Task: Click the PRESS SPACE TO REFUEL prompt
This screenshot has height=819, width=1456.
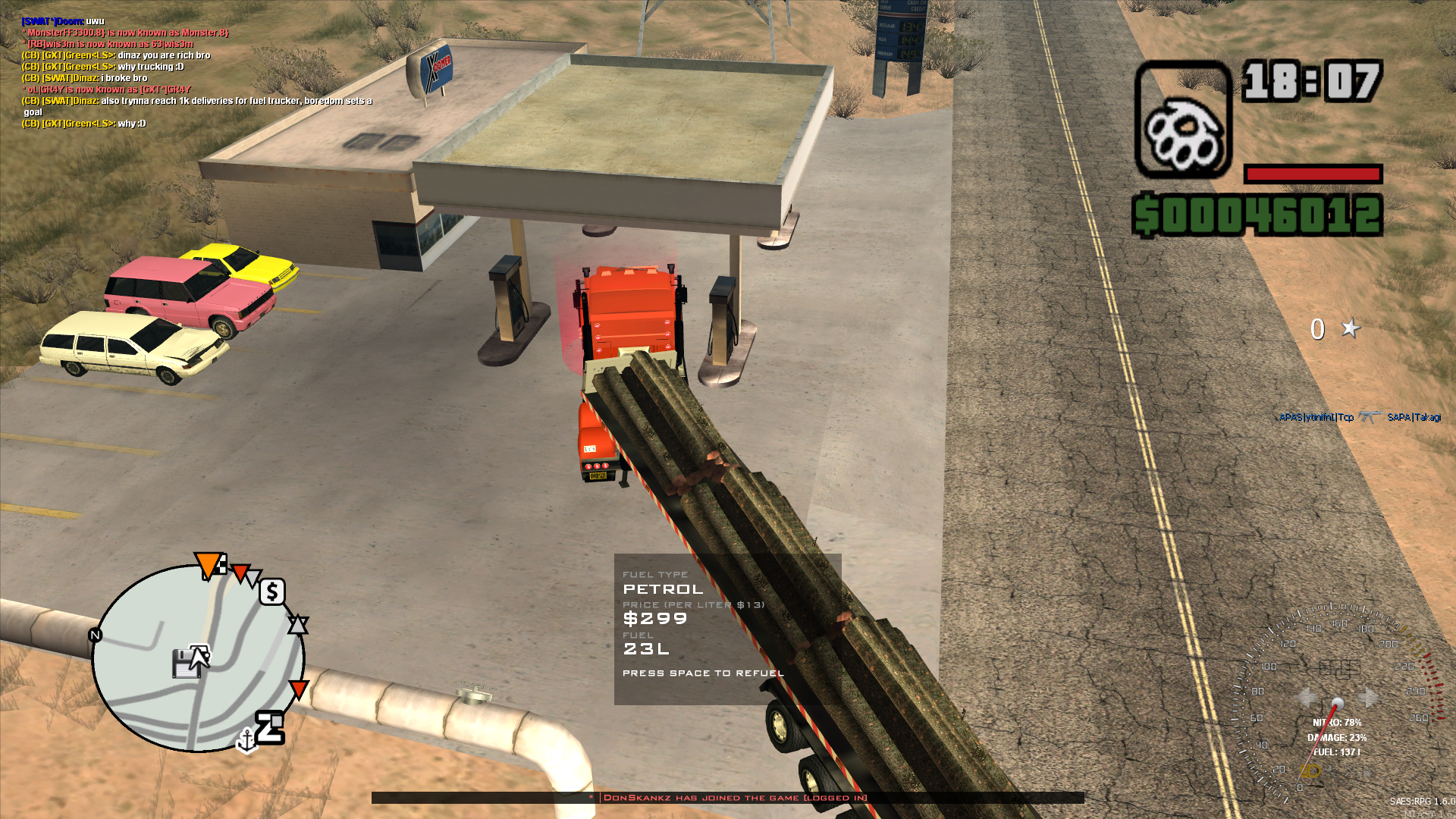Action: pyautogui.click(x=703, y=672)
